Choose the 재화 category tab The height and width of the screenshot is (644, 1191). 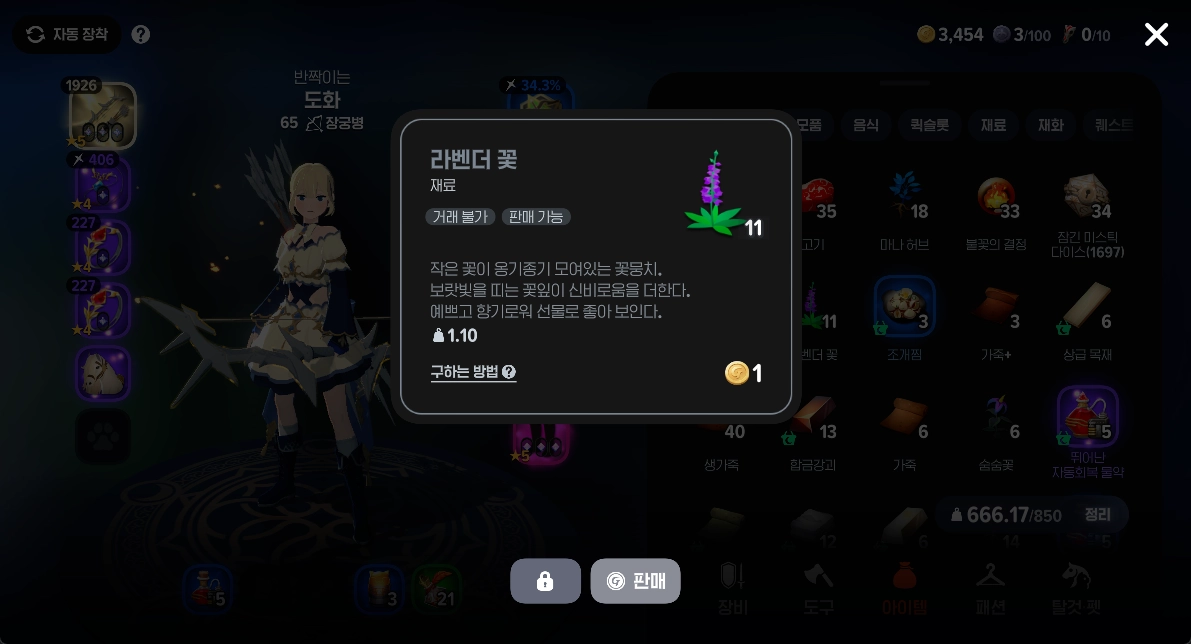click(x=1050, y=125)
